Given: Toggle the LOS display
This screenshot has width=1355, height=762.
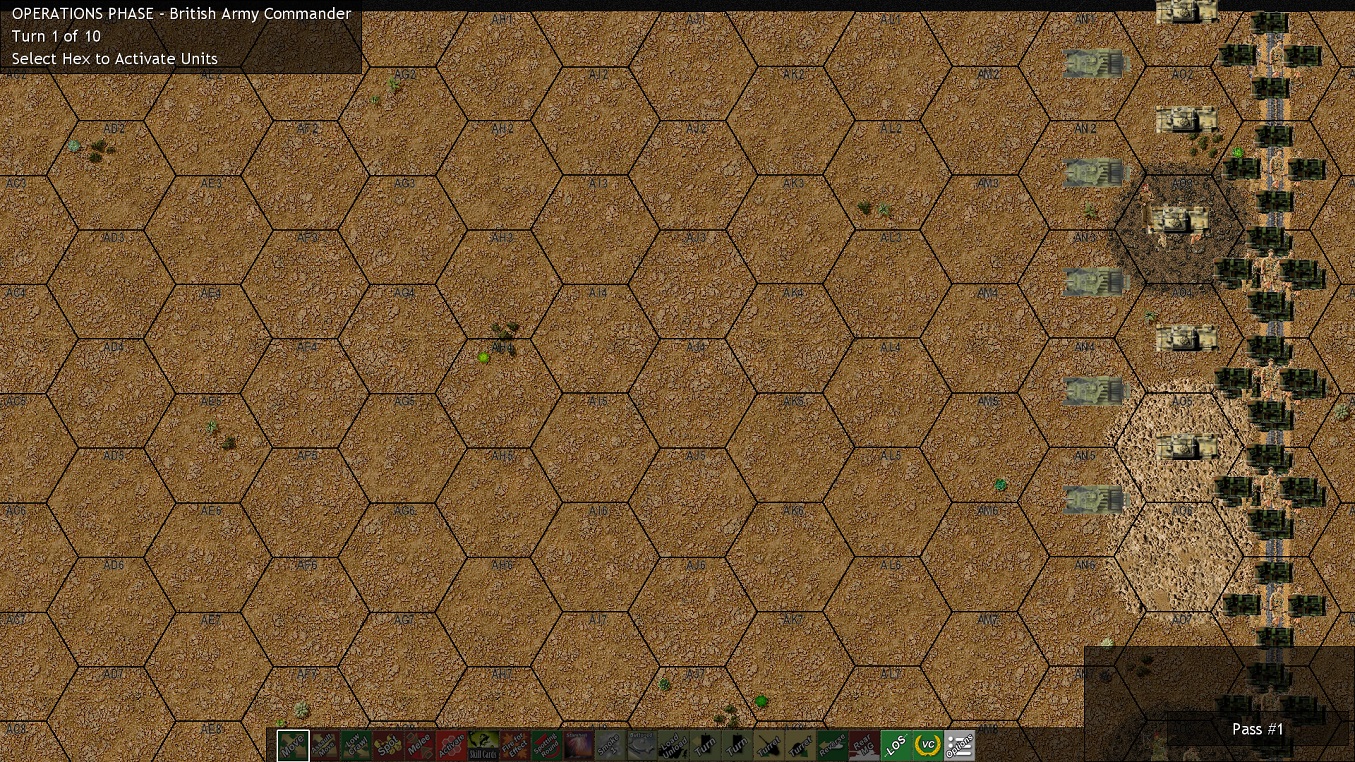Looking at the screenshot, I should (x=895, y=744).
